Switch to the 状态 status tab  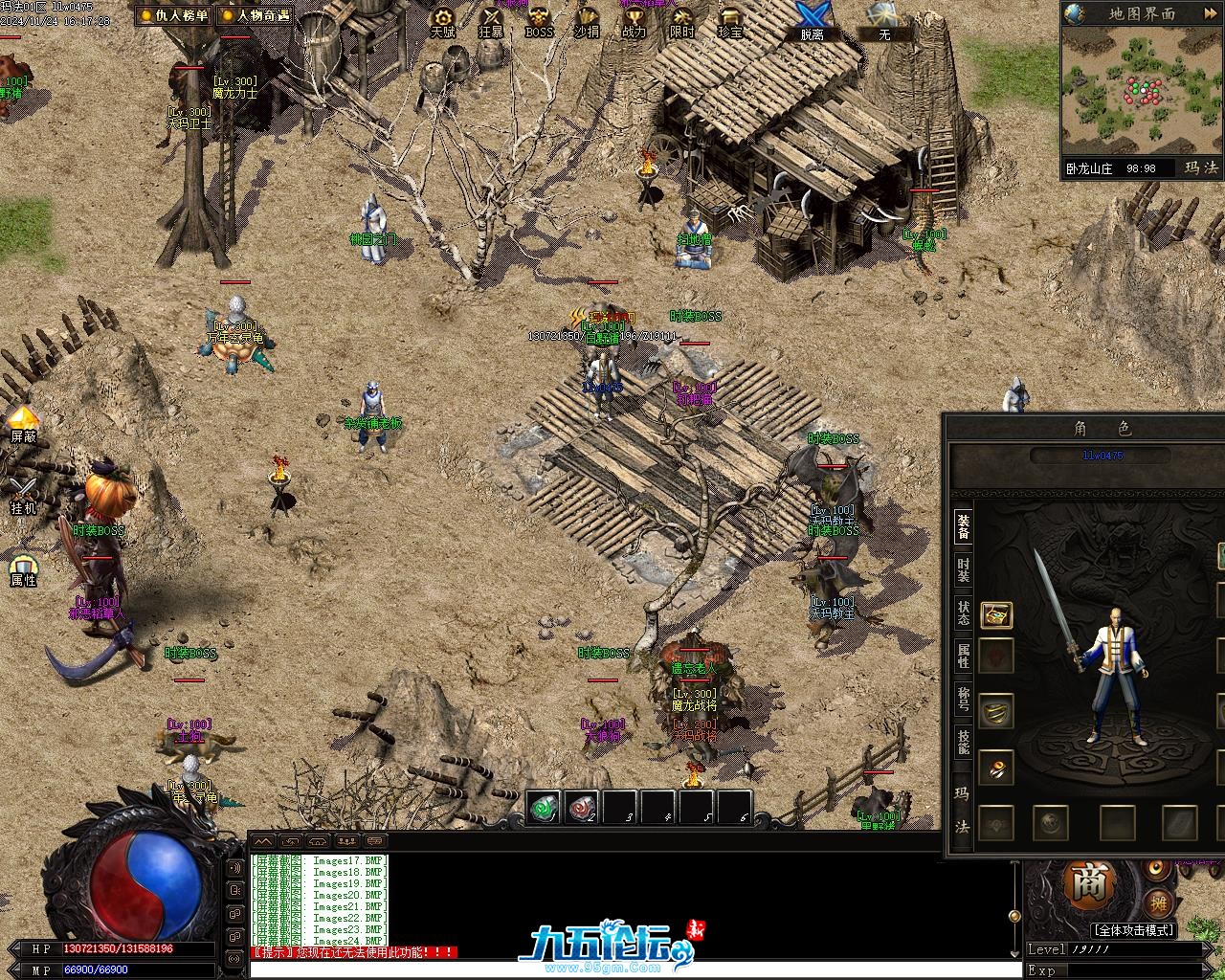[963, 612]
